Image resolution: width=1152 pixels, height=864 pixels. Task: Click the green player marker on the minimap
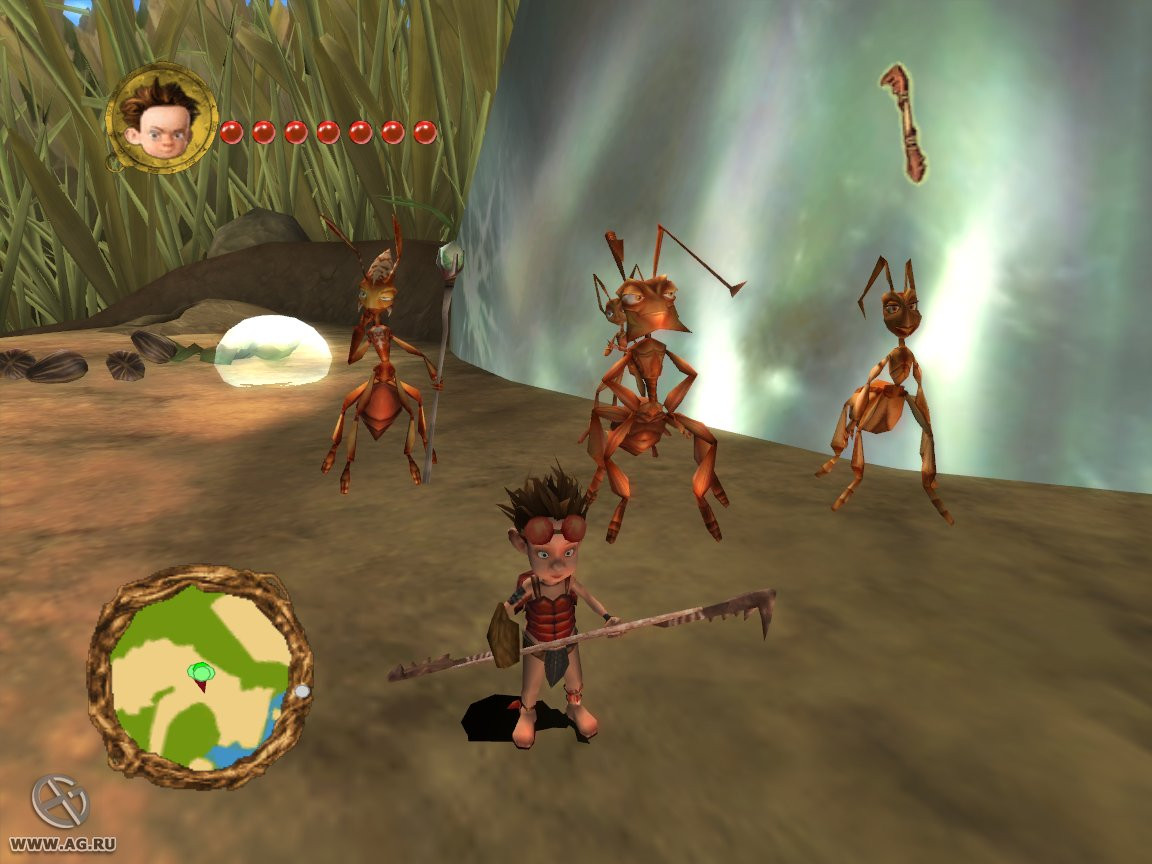tap(200, 673)
